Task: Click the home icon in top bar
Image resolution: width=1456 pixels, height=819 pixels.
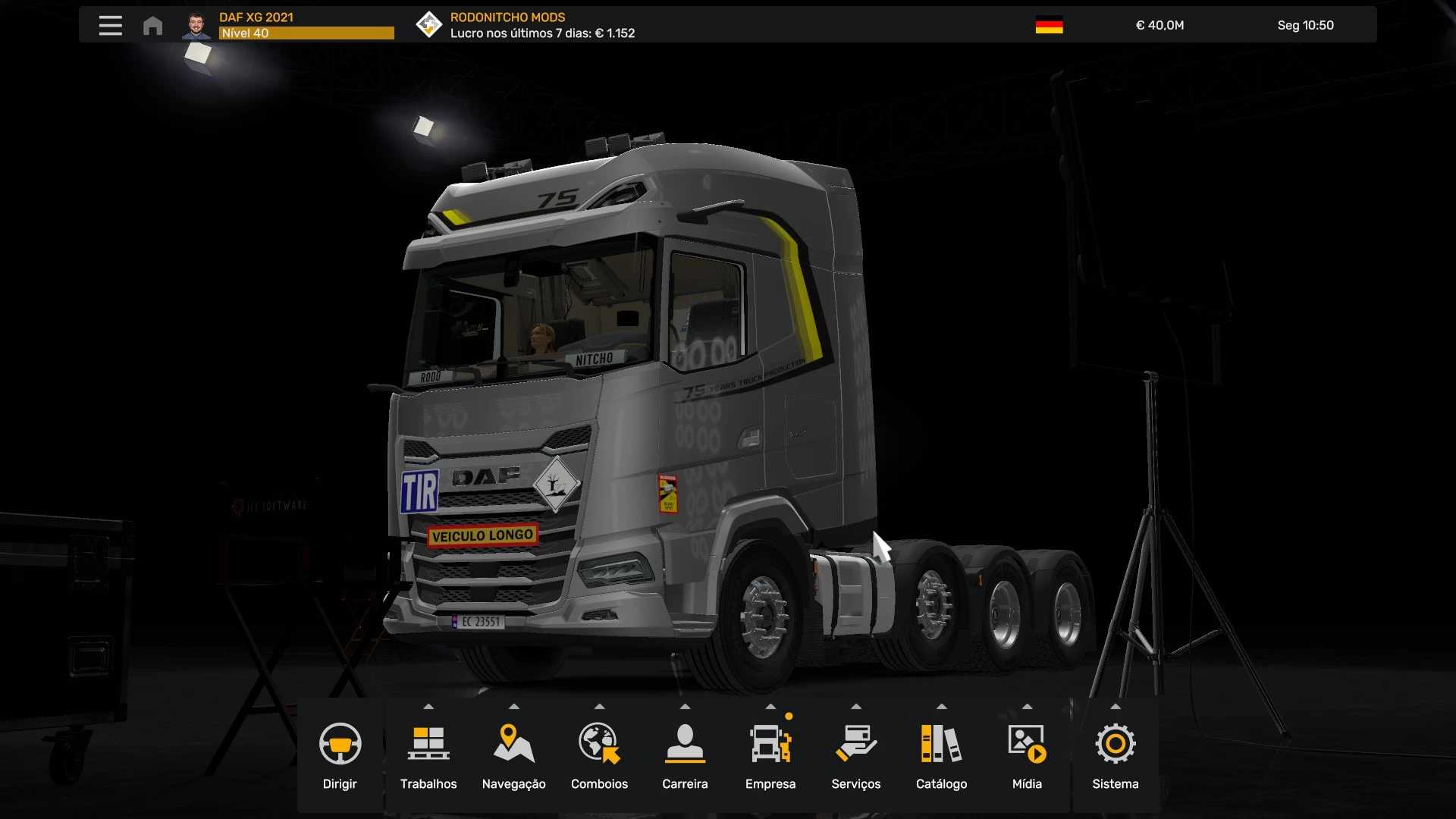Action: click(152, 26)
